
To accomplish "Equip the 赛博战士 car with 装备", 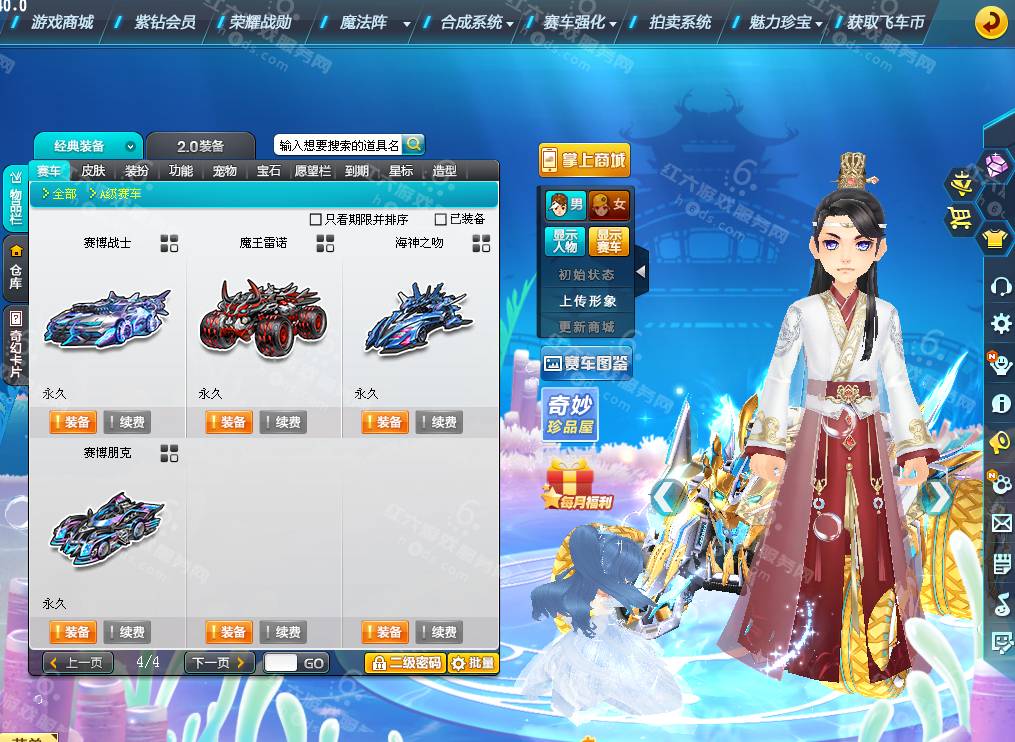I will click(71, 422).
